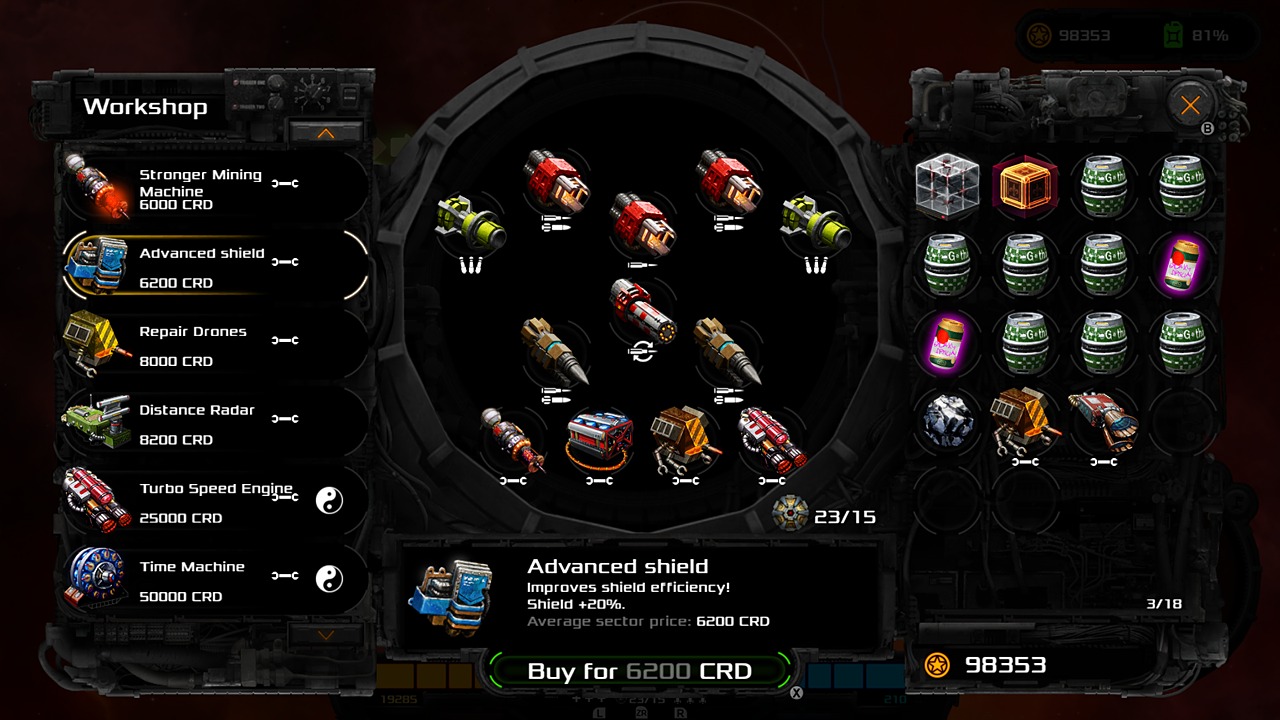Select the mechanical claw arm cargo item
Viewport: 1280px width, 720px height.
[x=1103, y=420]
